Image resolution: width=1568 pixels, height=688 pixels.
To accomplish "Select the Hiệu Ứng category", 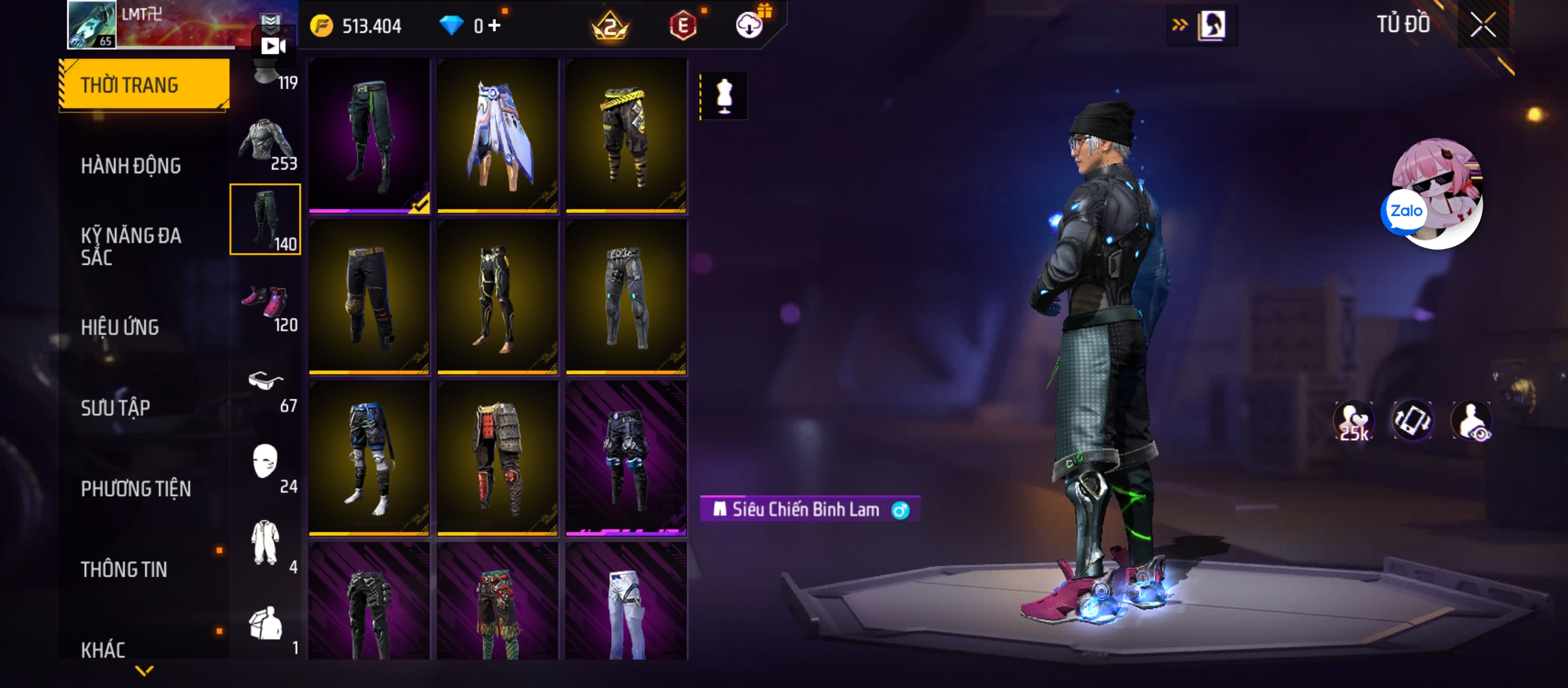I will click(120, 327).
